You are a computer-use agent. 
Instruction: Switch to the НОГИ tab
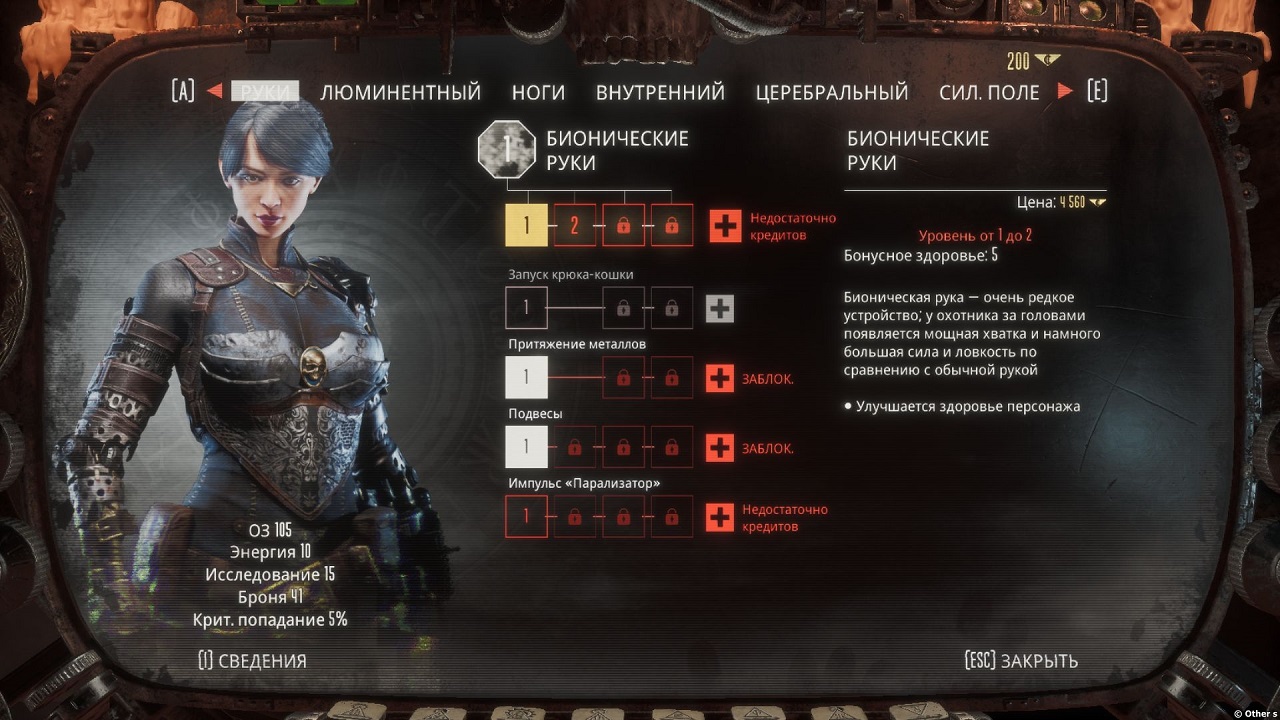click(538, 91)
